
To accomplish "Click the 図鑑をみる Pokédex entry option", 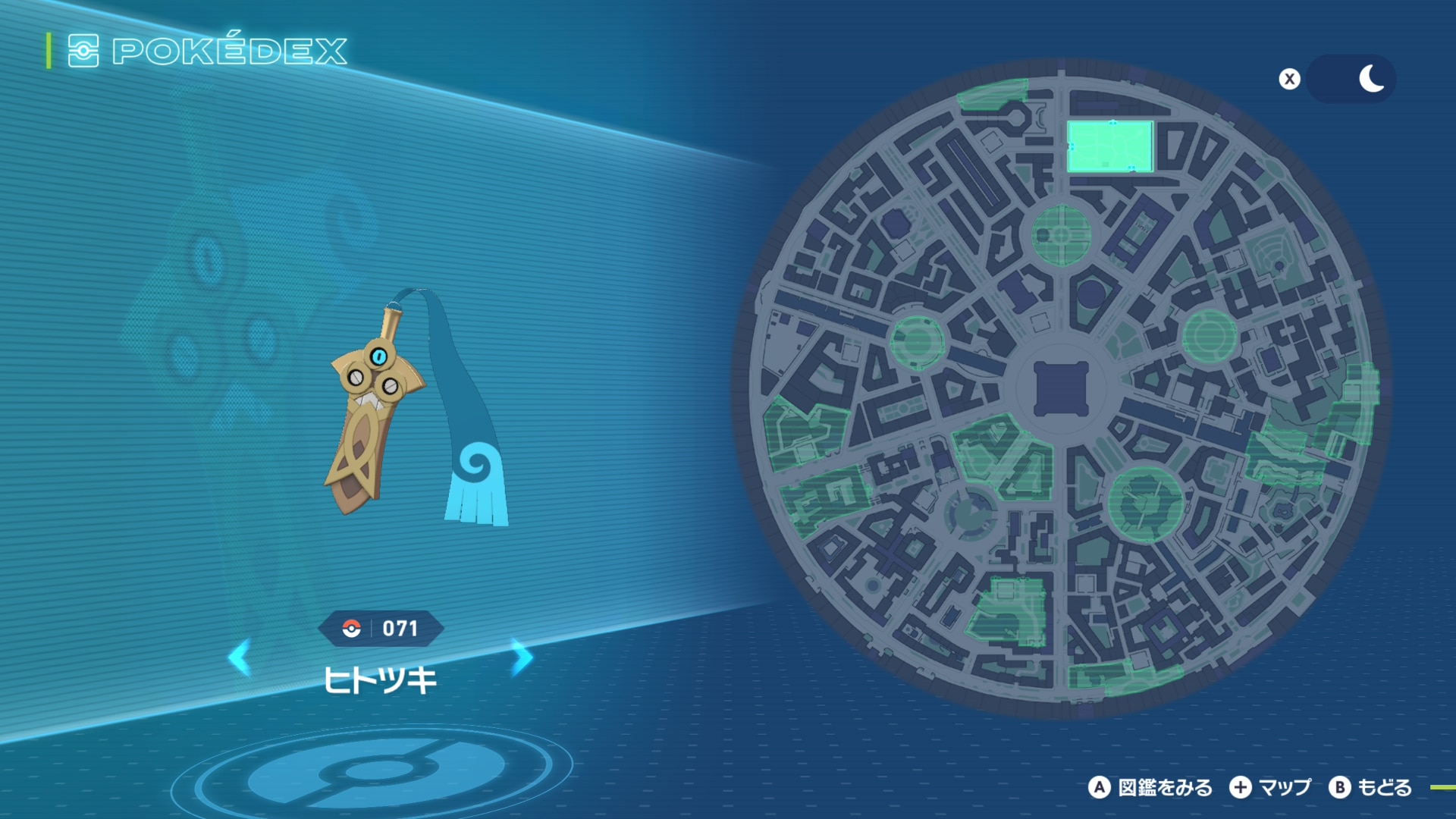I will (1151, 788).
